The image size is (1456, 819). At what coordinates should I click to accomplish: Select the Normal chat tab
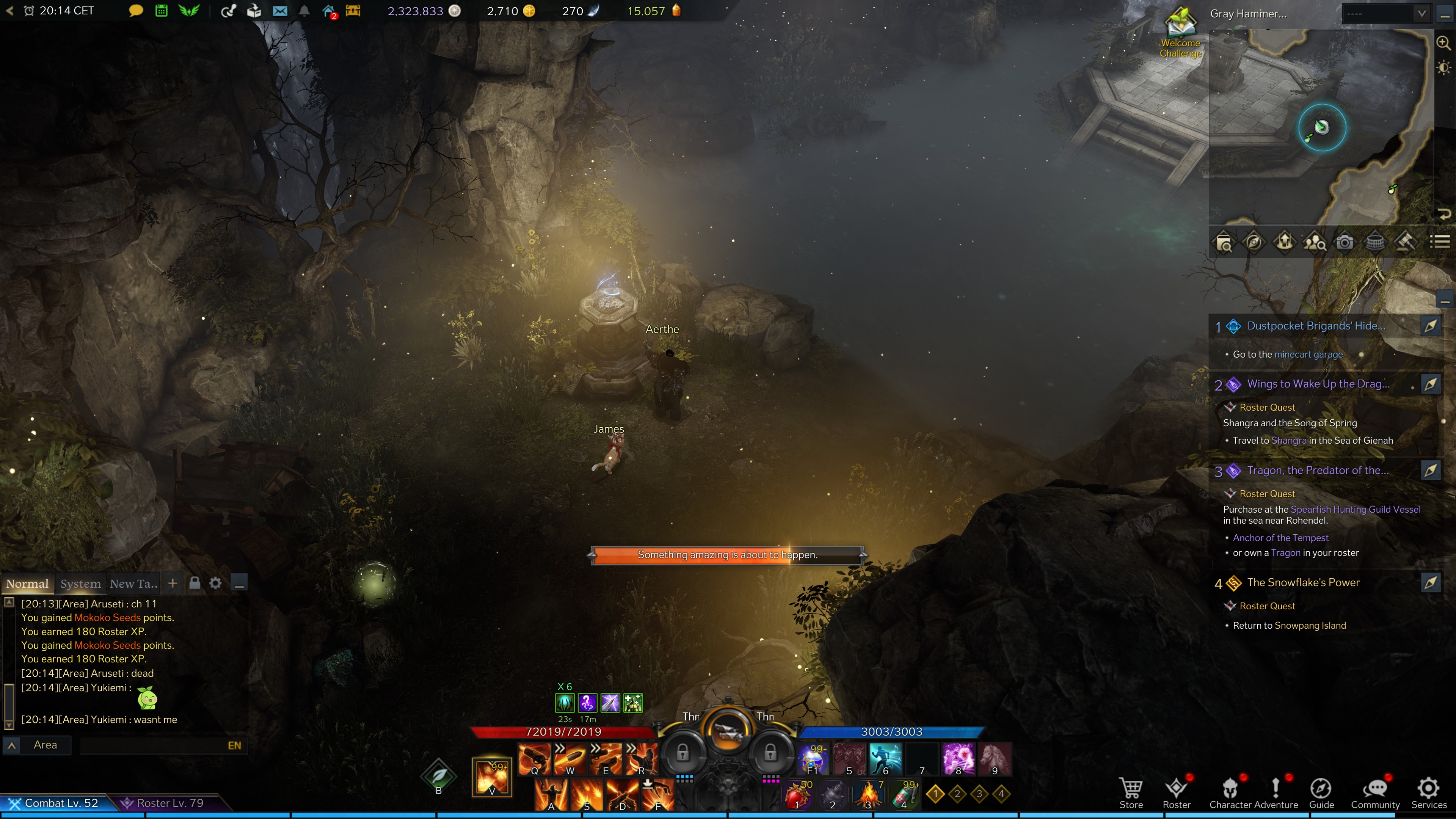[27, 584]
